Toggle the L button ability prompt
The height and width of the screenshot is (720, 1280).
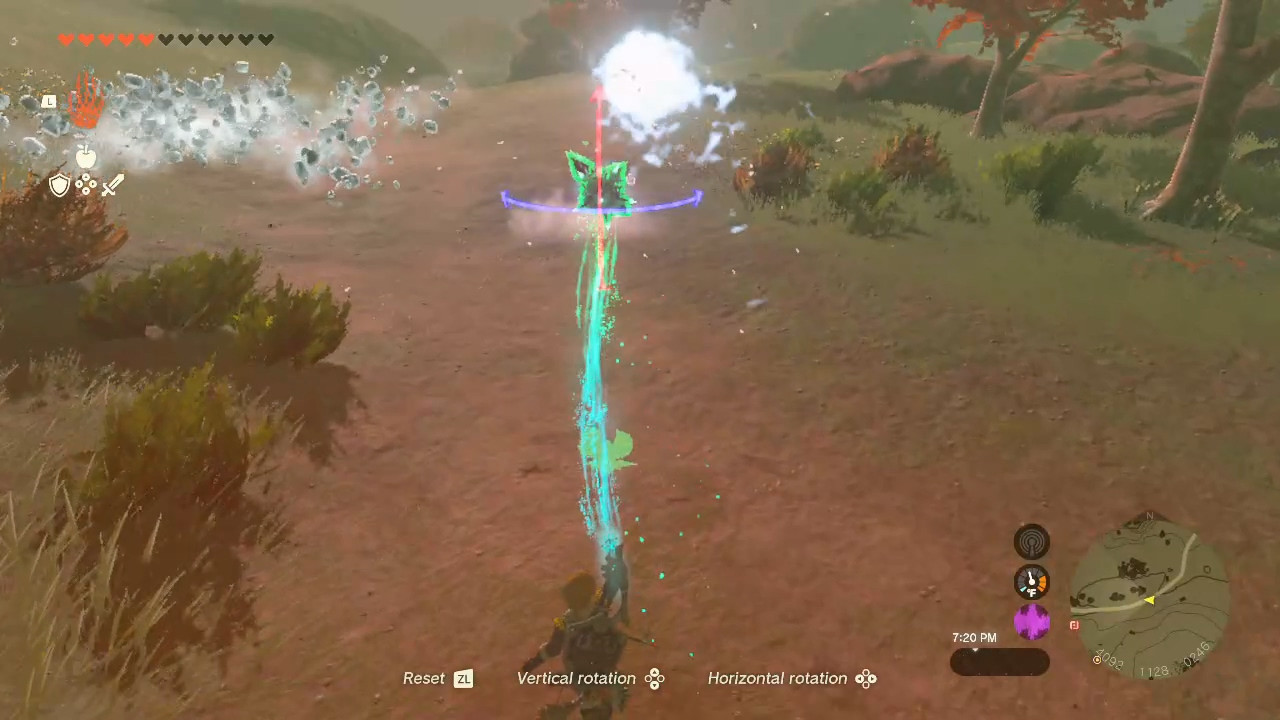pyautogui.click(x=49, y=101)
